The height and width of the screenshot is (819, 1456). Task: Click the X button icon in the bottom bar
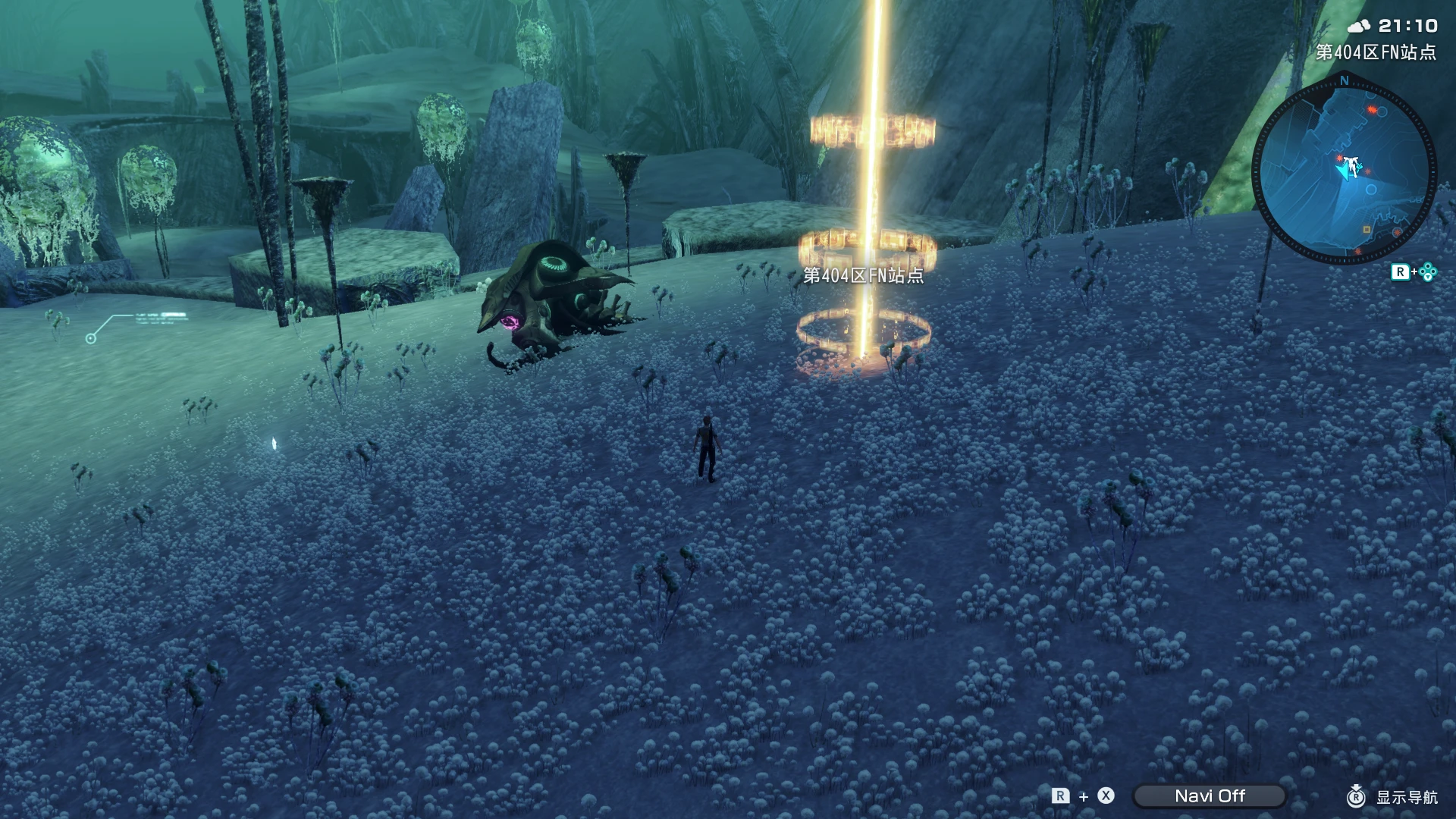[x=1105, y=795]
